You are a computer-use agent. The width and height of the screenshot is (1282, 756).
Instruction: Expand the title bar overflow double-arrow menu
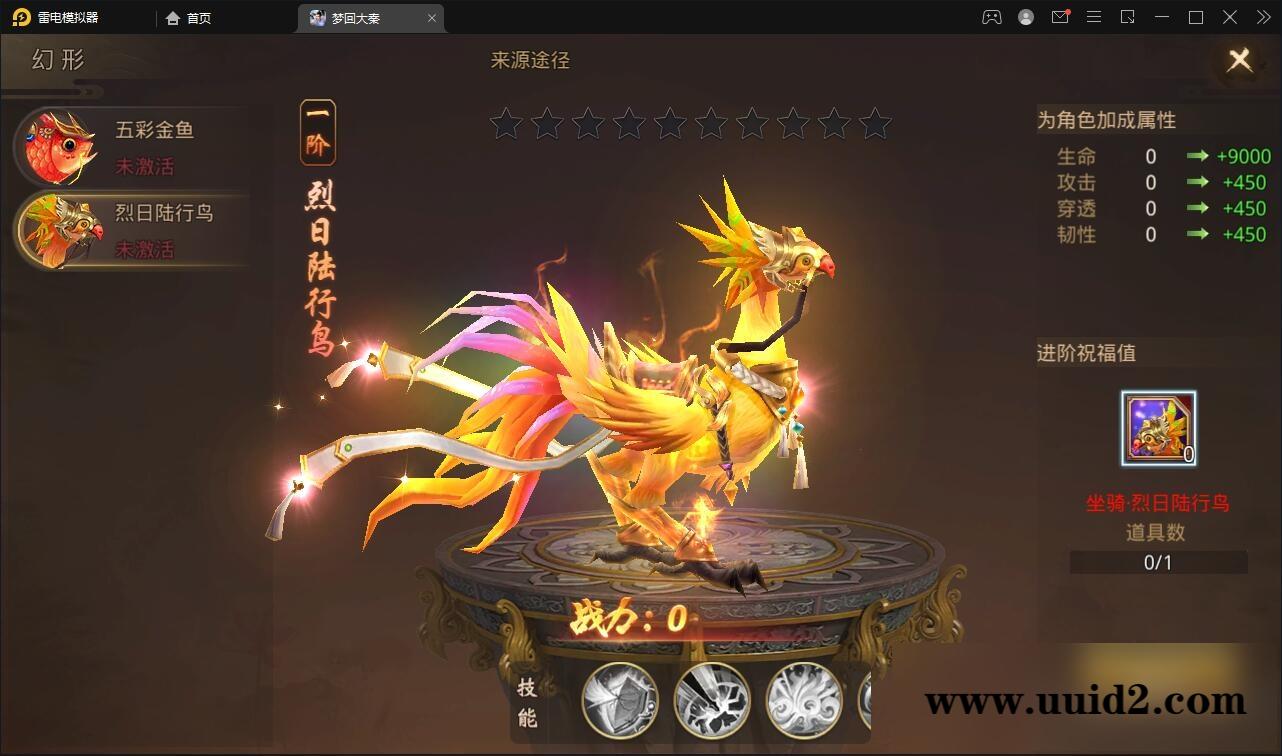point(1262,17)
